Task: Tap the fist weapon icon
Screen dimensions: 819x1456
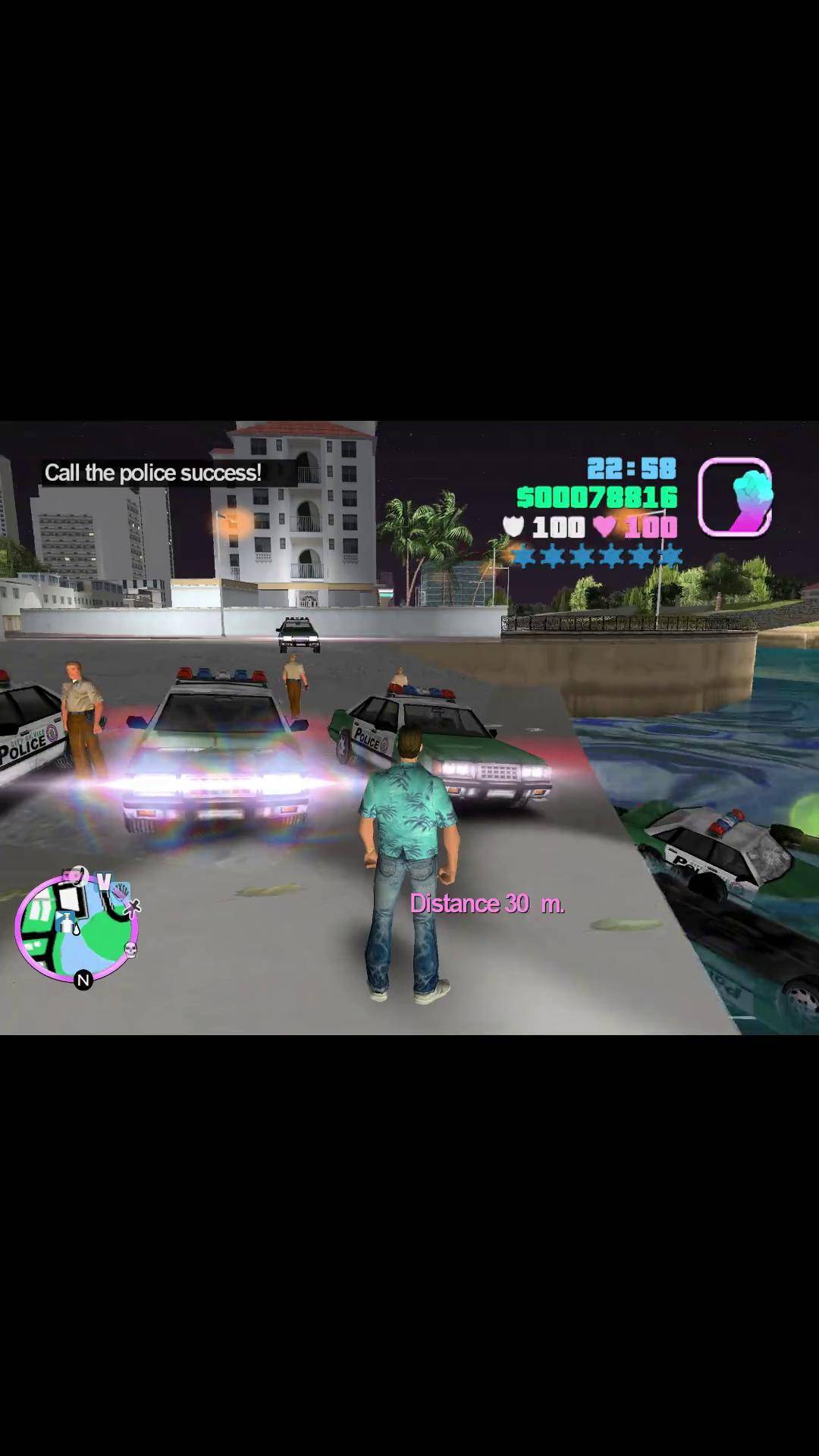Action: pos(734,497)
